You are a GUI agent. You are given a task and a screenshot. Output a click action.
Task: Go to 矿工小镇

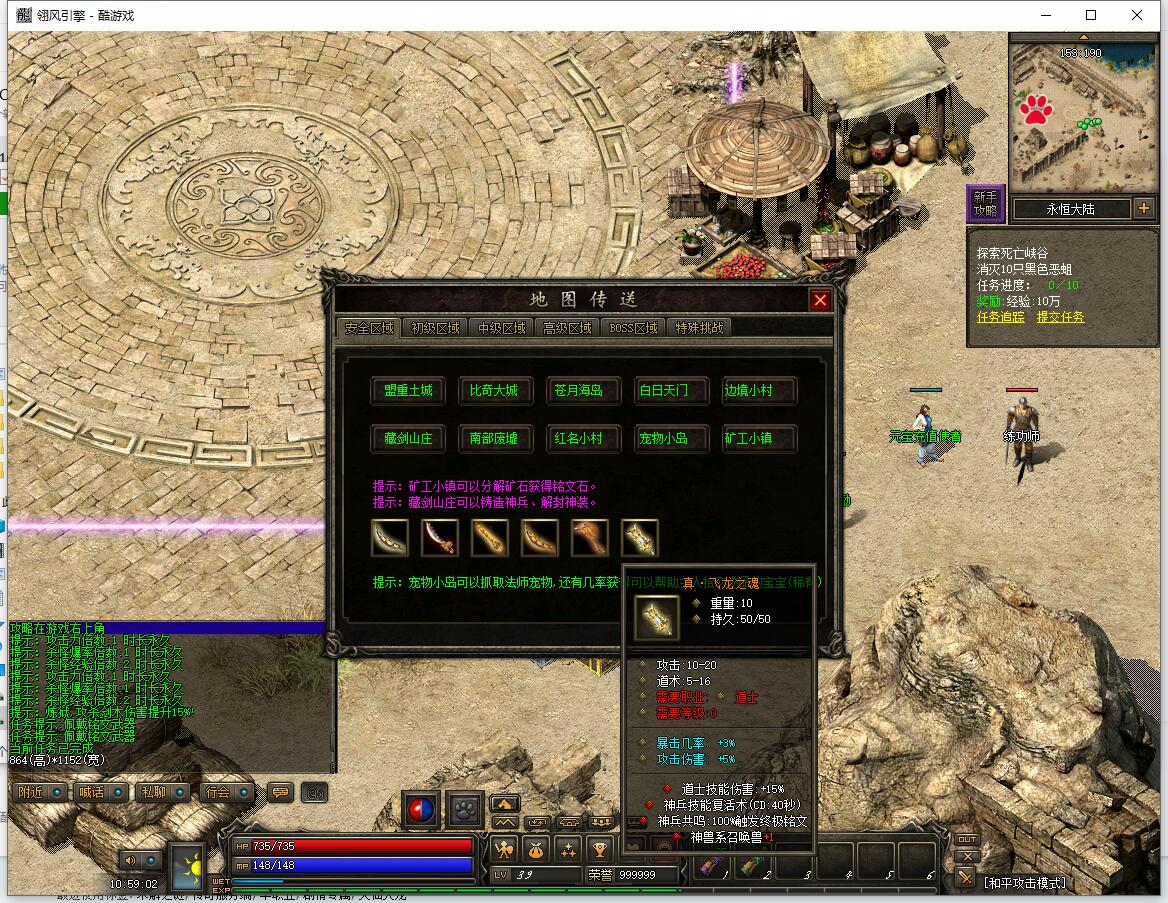[x=748, y=438]
